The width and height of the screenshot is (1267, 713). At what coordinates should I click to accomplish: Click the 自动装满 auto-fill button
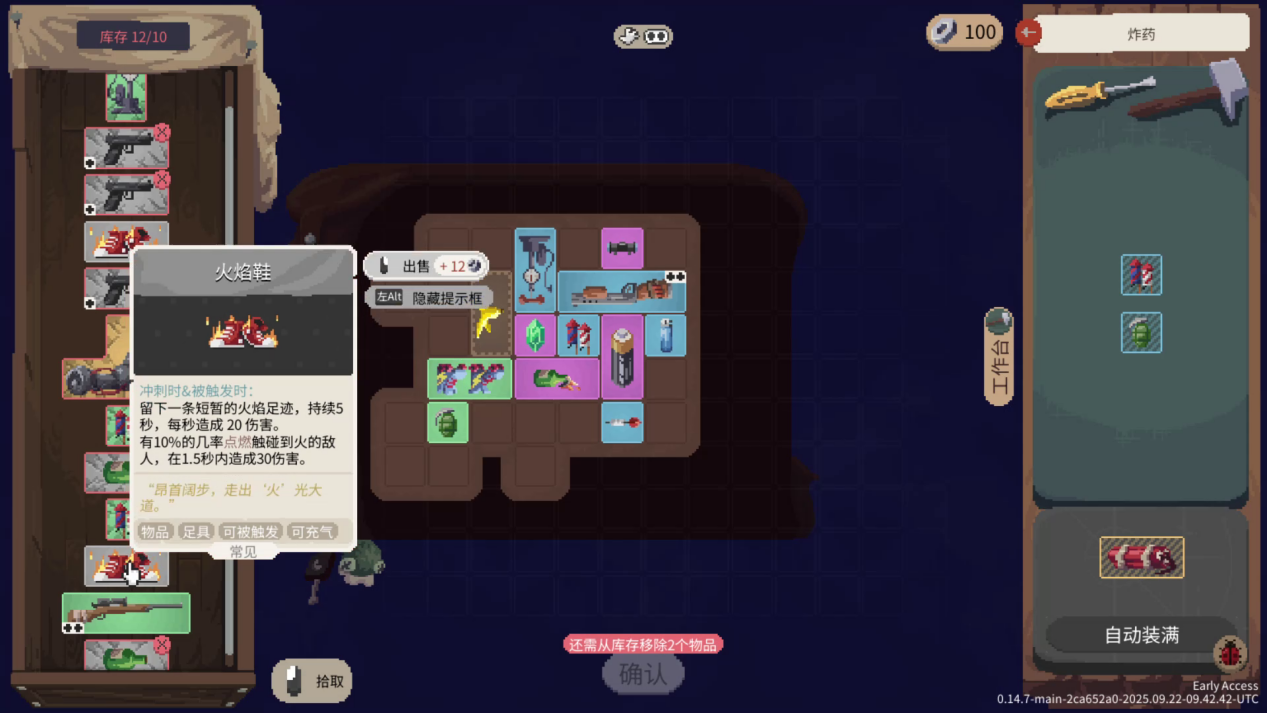[1141, 635]
